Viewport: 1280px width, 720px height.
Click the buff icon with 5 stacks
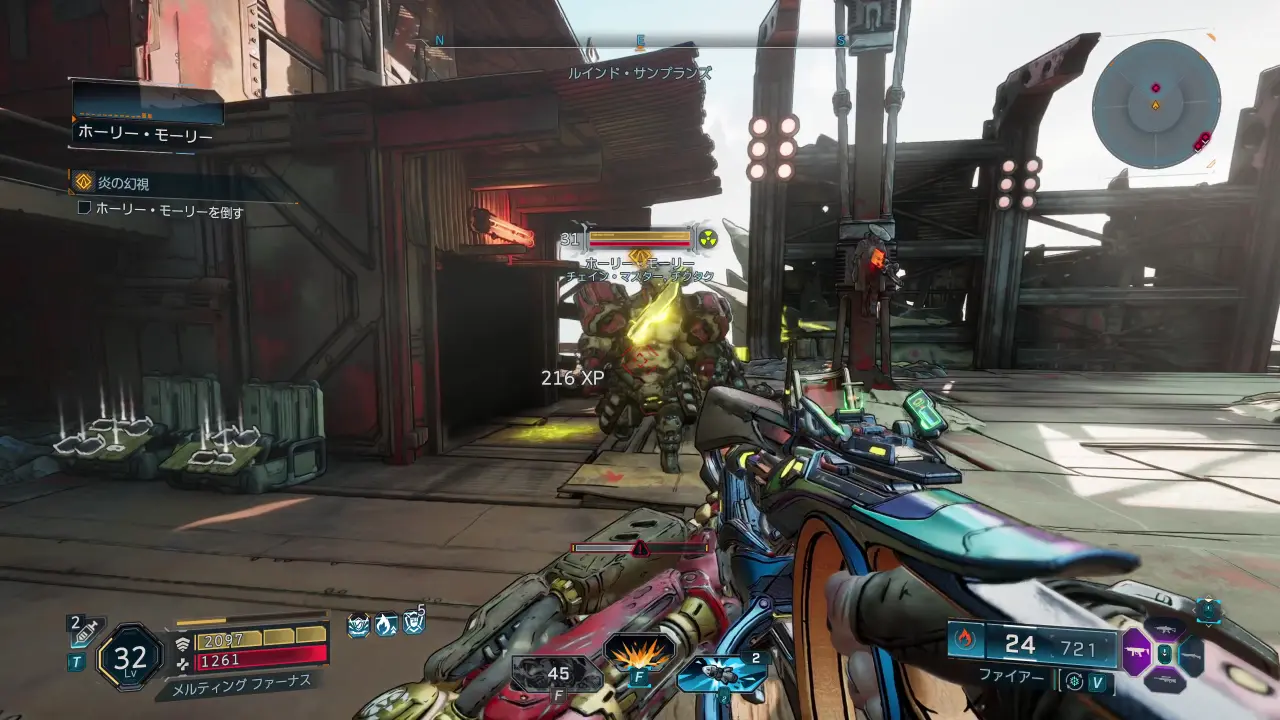(x=413, y=624)
